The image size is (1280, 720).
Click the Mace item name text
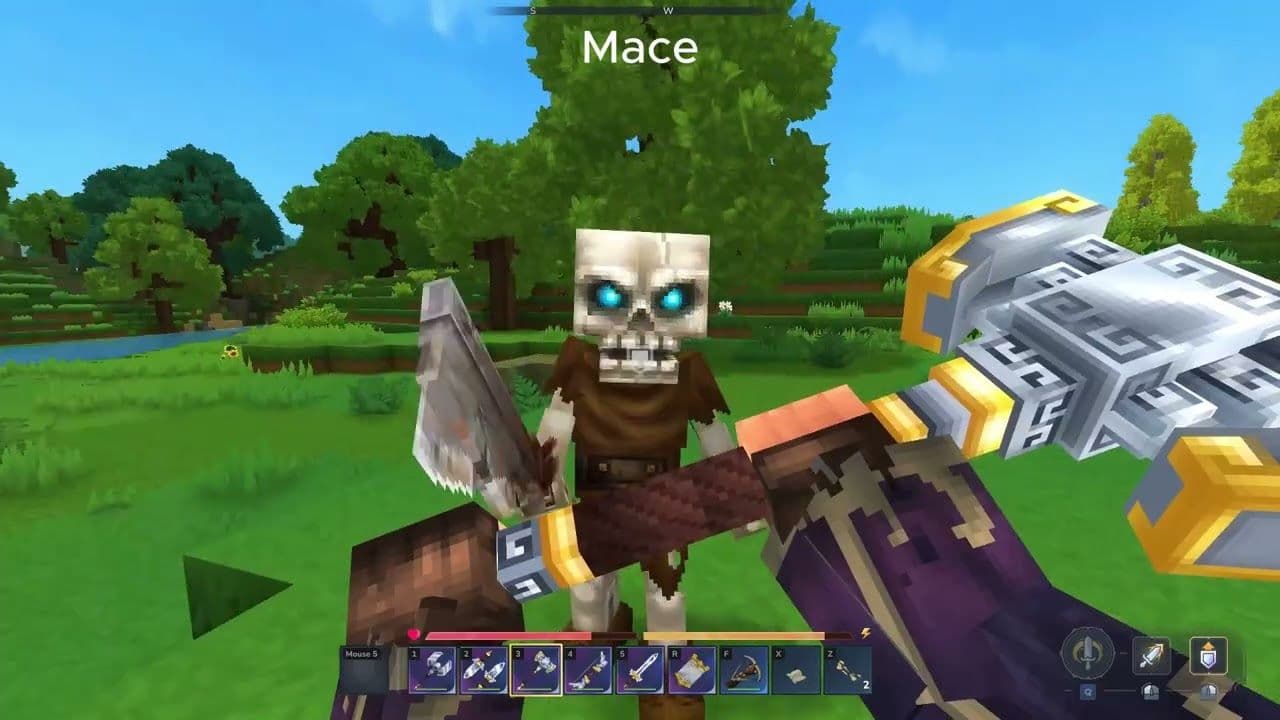(x=640, y=45)
